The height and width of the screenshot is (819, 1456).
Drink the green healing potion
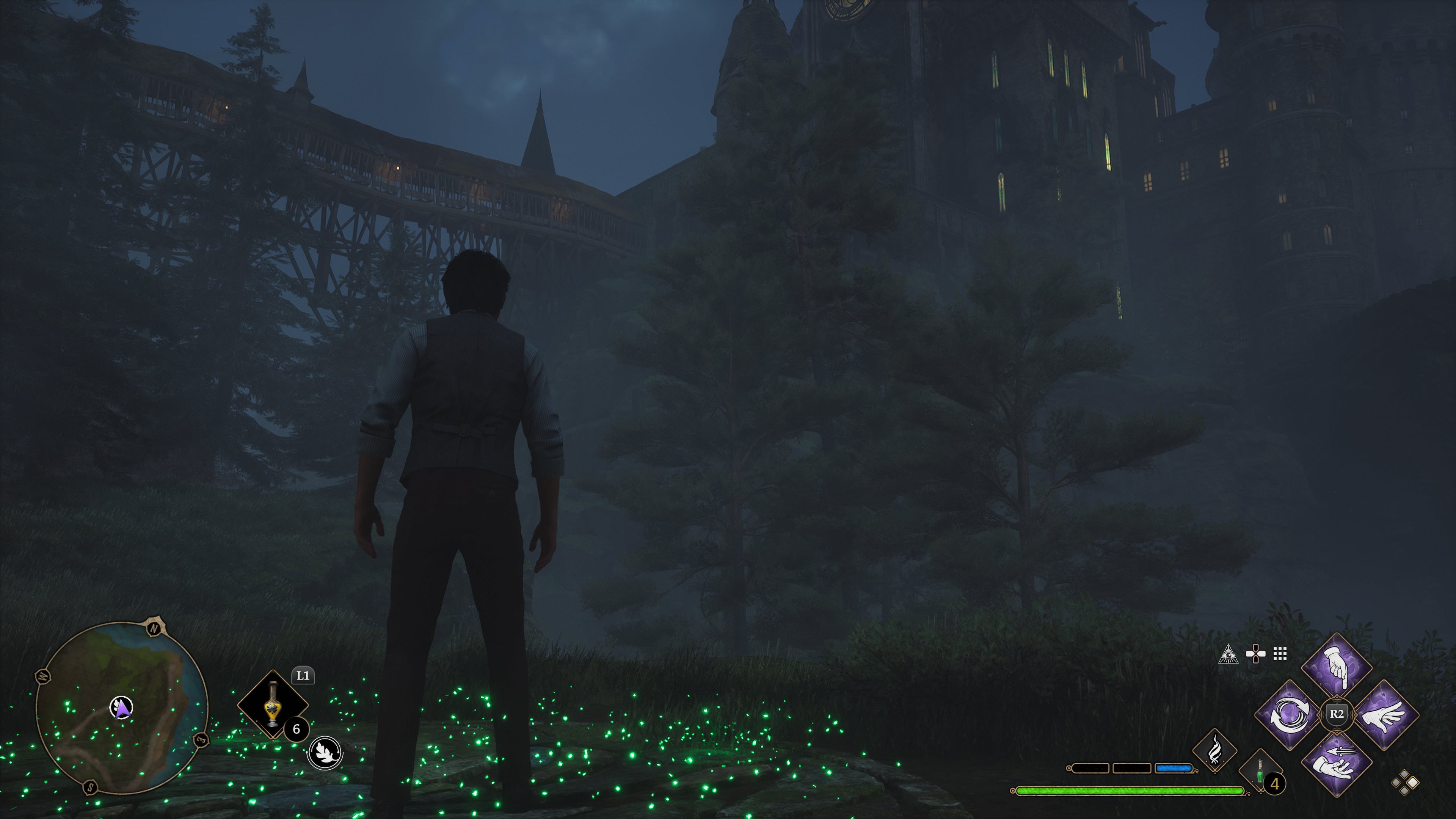pyautogui.click(x=1260, y=772)
